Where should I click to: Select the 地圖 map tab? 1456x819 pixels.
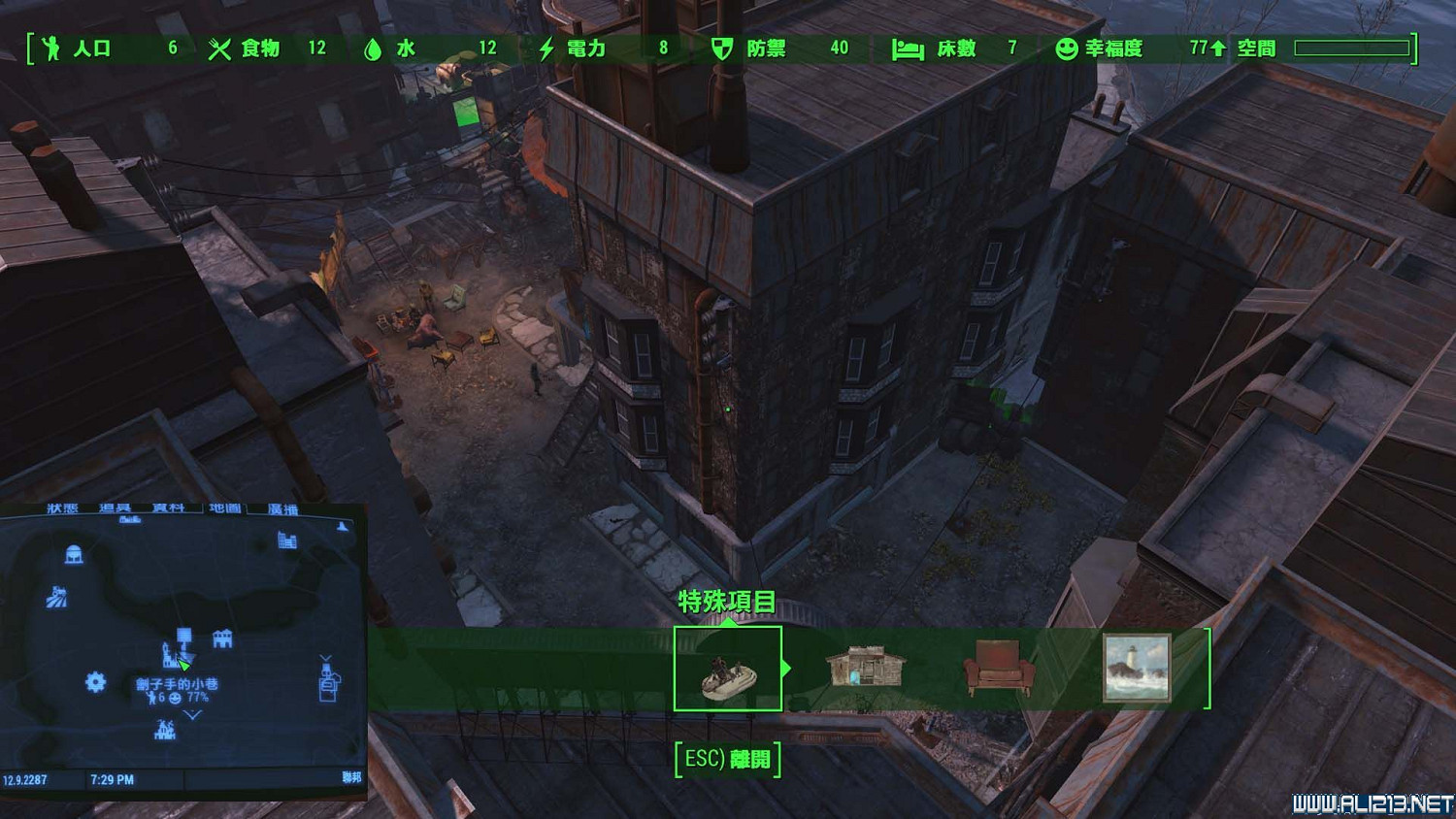pyautogui.click(x=225, y=509)
